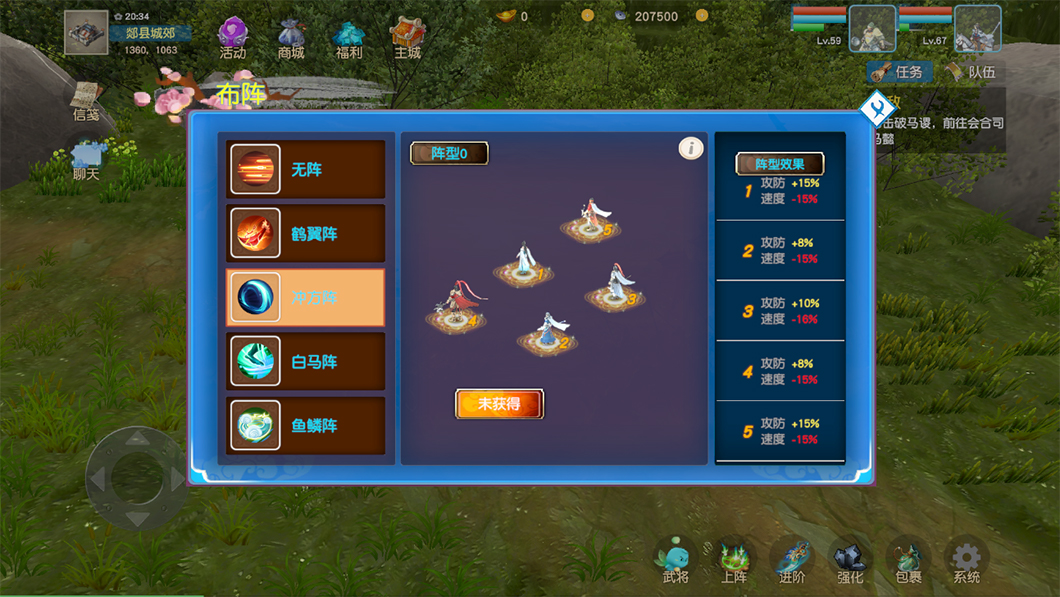Pick the 白马阵 formation

click(306, 362)
